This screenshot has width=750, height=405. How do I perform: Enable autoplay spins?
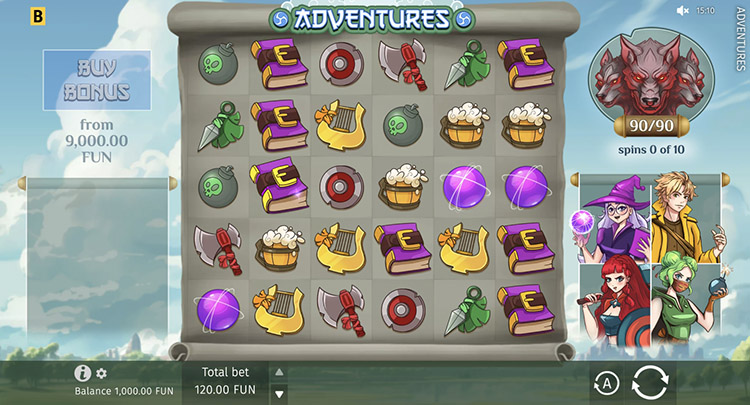pyautogui.click(x=604, y=382)
